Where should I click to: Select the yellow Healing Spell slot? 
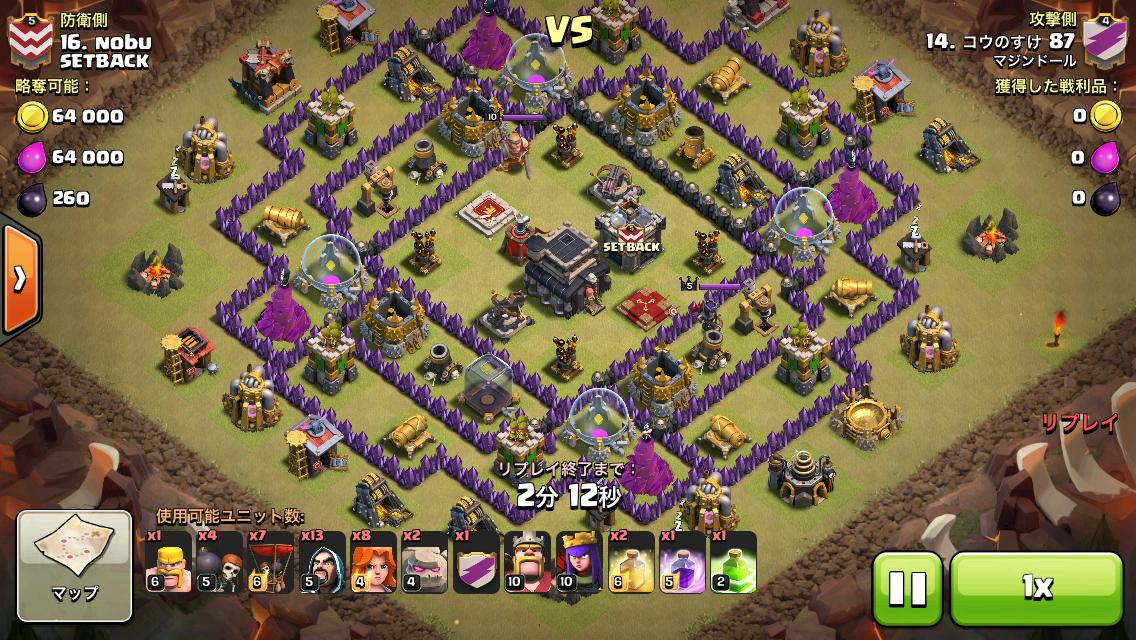[630, 561]
